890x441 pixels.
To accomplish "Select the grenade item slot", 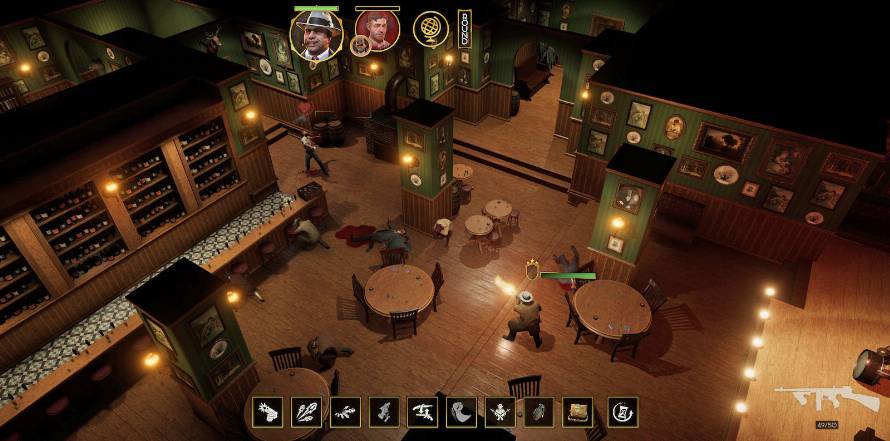I will 538,412.
